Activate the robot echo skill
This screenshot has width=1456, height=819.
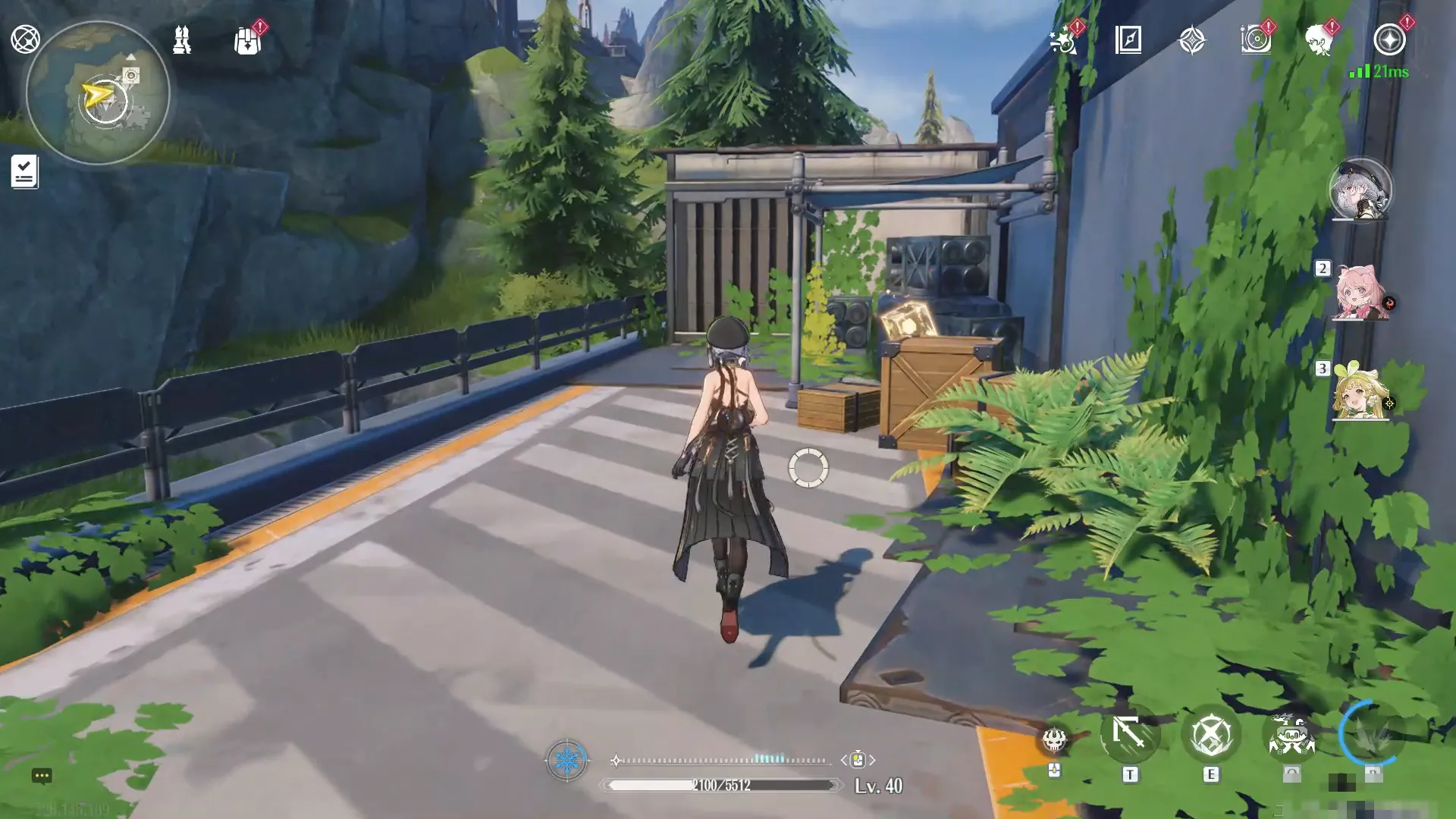point(1291,734)
